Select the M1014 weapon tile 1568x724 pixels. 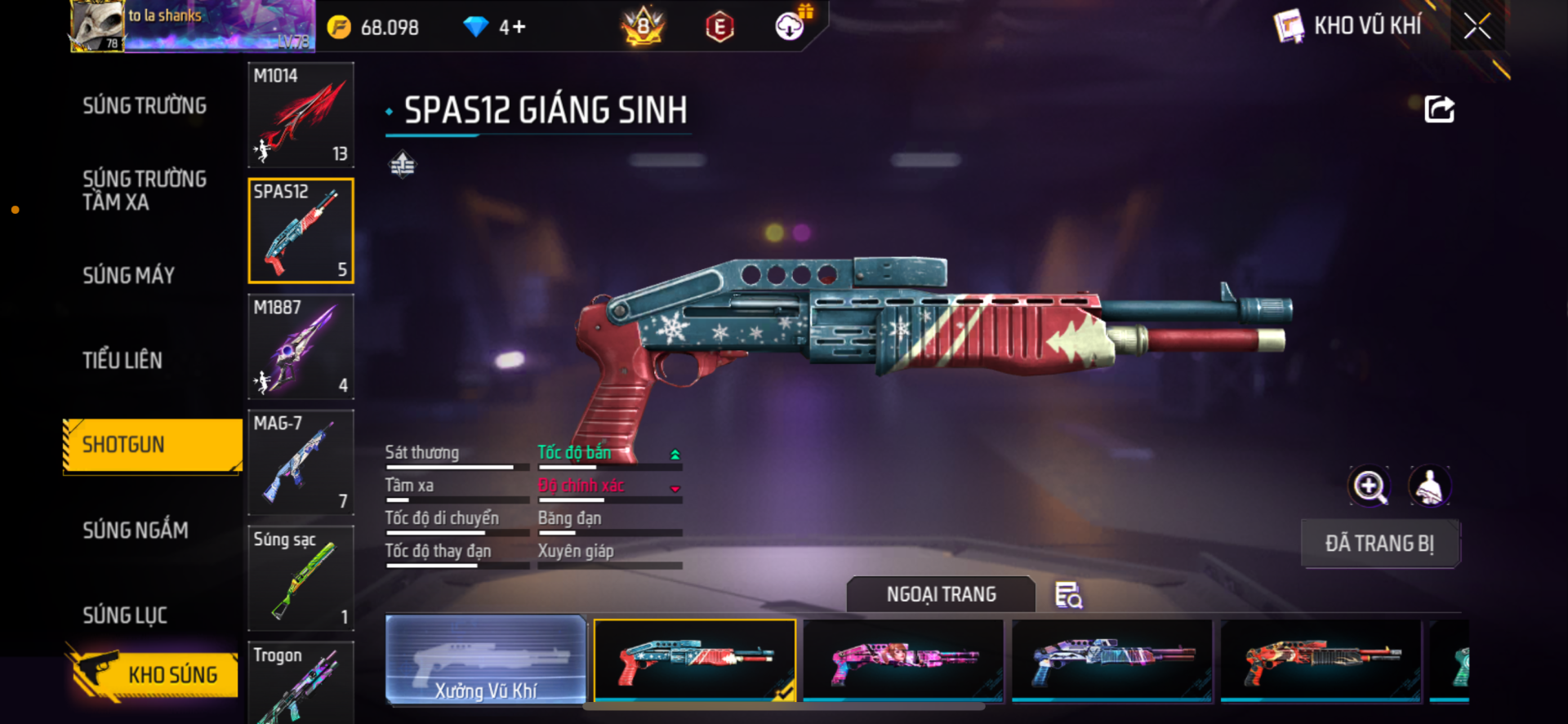(301, 115)
